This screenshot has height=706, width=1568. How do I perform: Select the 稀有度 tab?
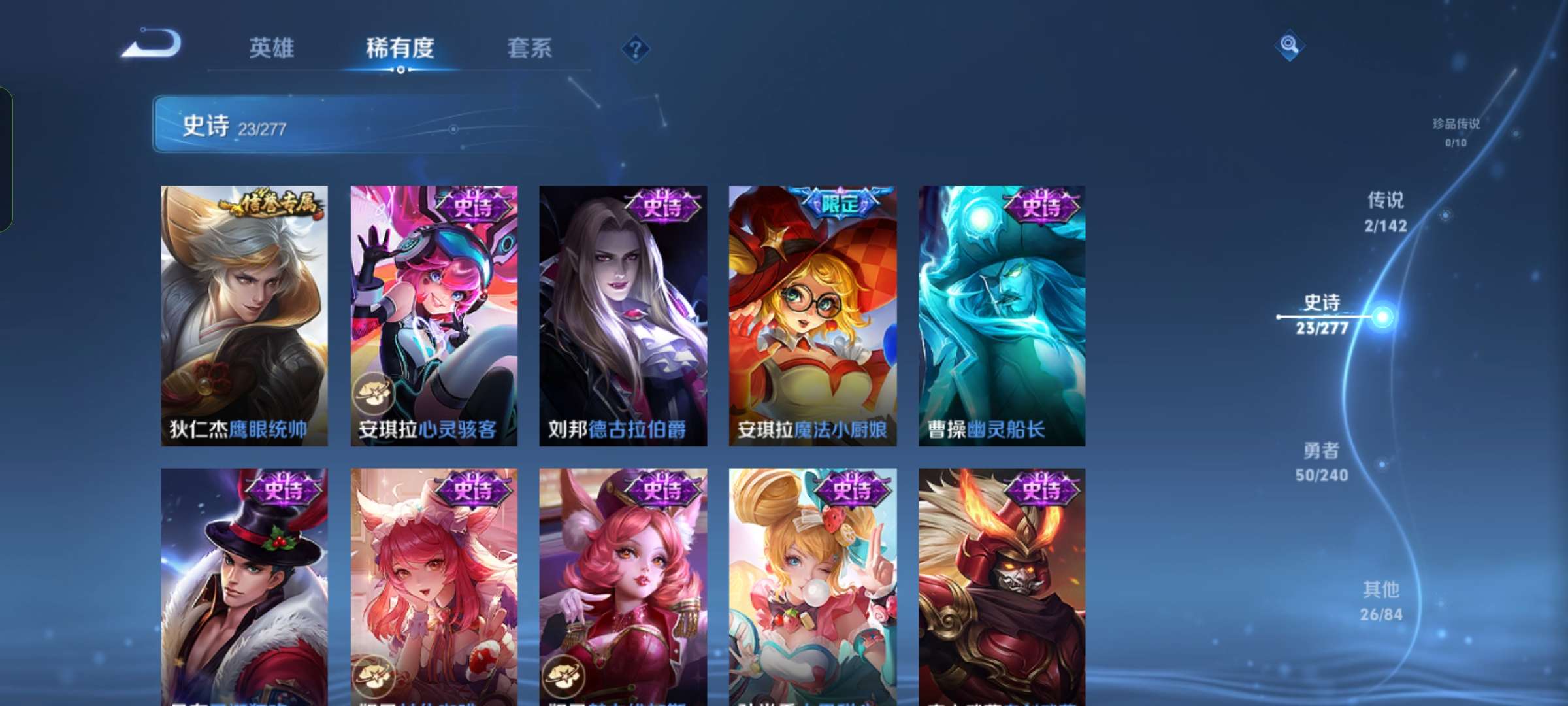tap(400, 47)
